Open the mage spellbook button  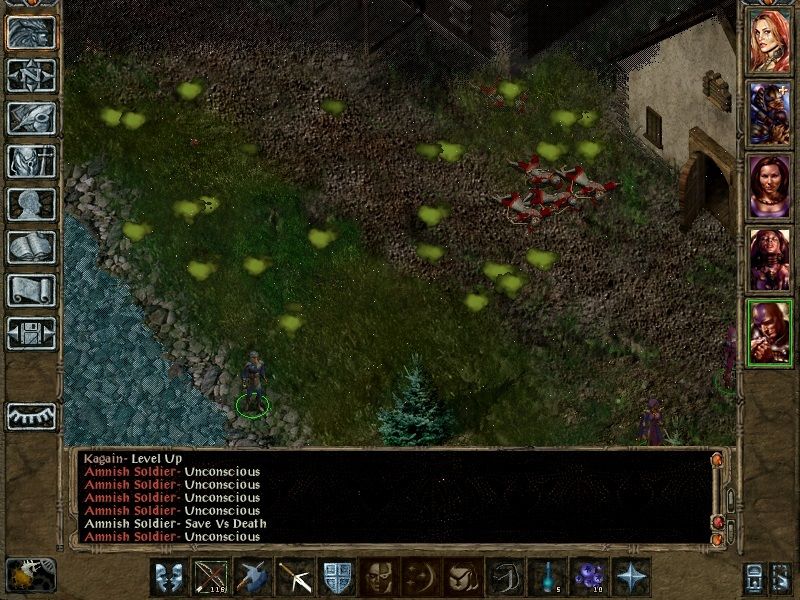coord(31,247)
